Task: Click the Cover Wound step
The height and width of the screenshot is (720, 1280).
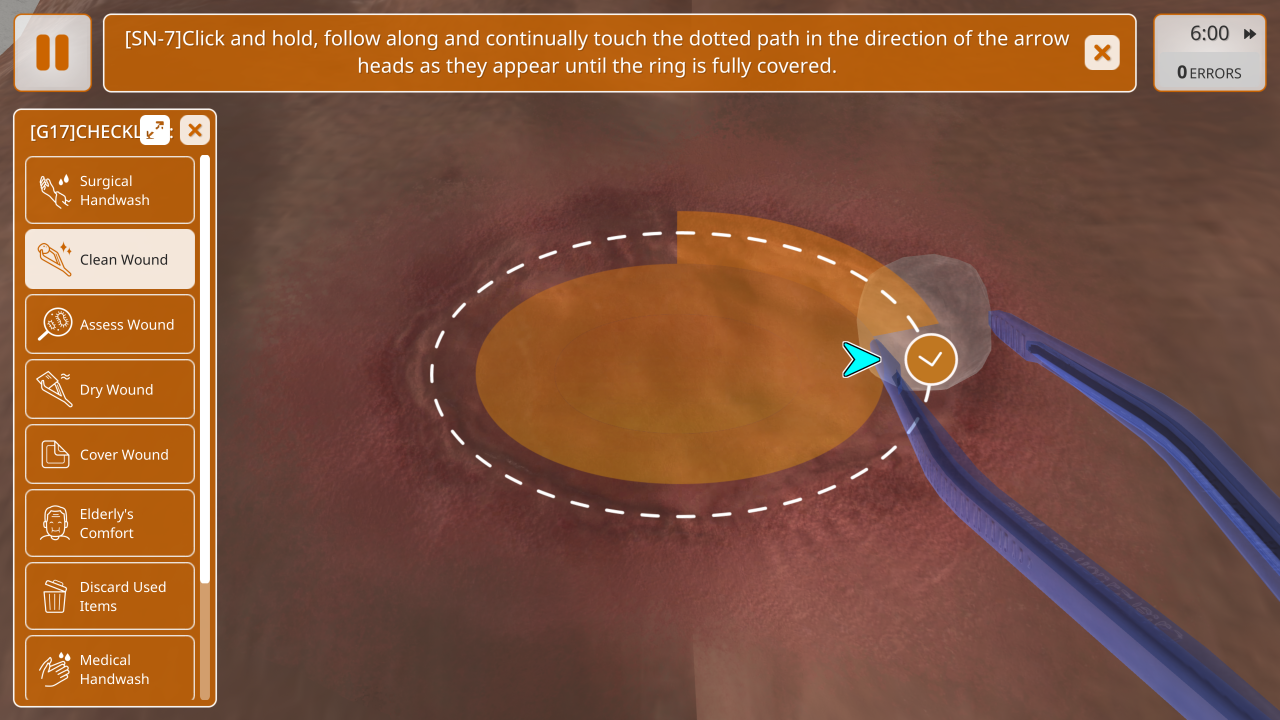Action: coord(110,454)
